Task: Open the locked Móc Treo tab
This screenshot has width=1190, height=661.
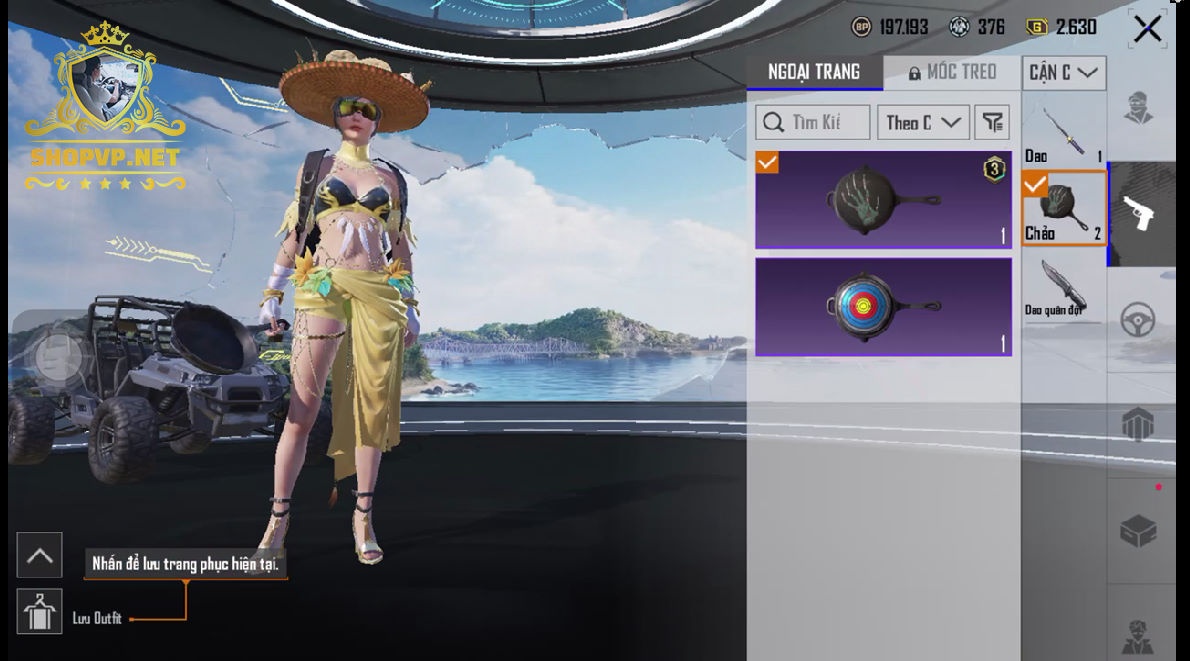Action: click(x=952, y=72)
